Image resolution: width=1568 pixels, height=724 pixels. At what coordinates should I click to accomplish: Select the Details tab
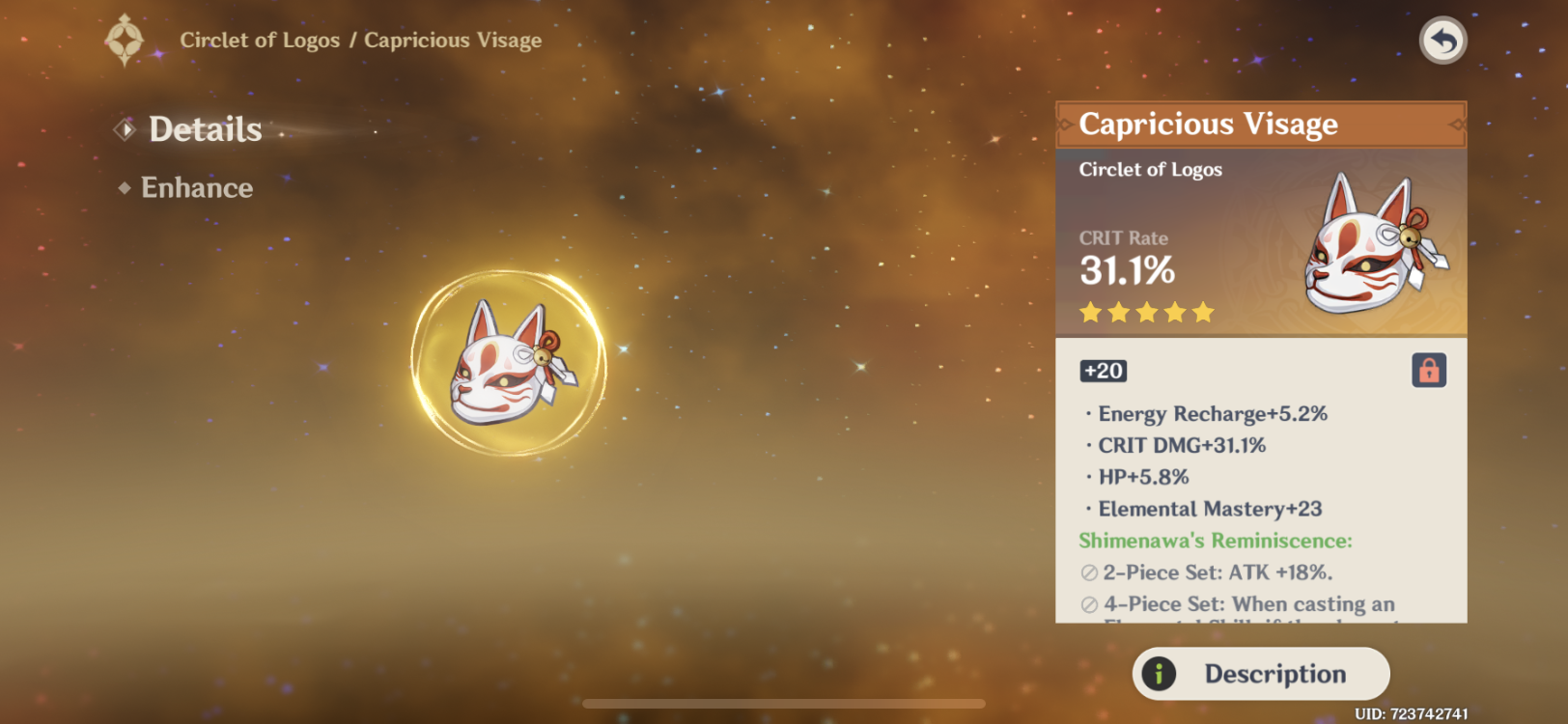coord(205,128)
